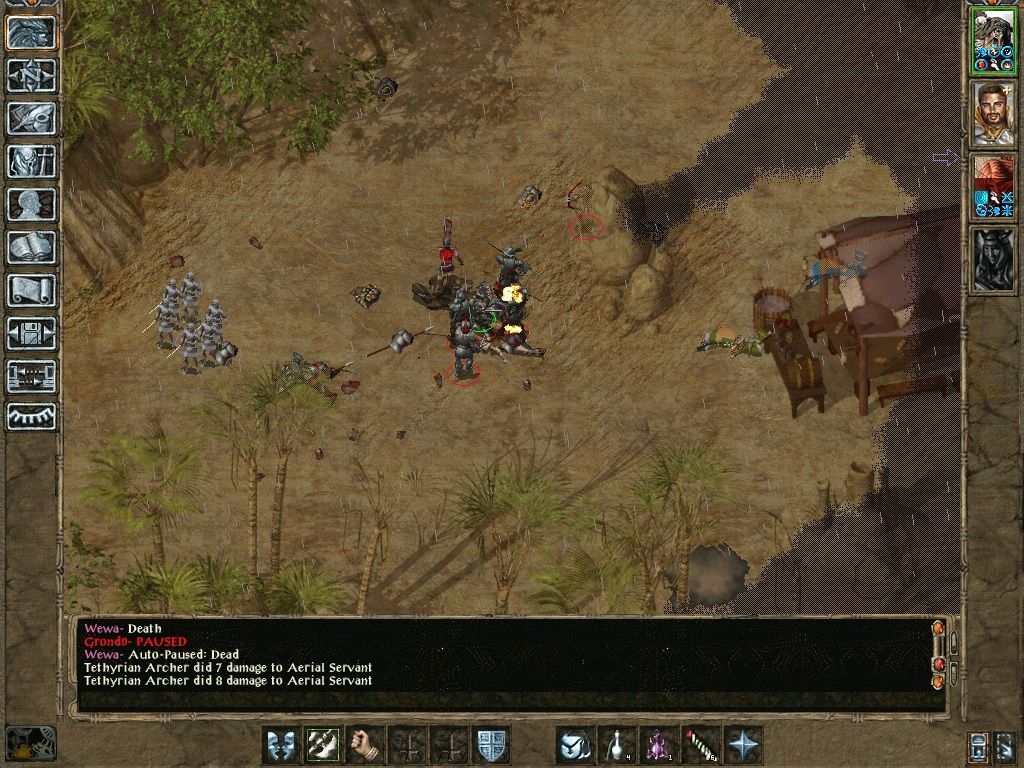Screen dimensions: 1024x768
Task: Select the equipped axe weapon slot
Action: coord(322,745)
